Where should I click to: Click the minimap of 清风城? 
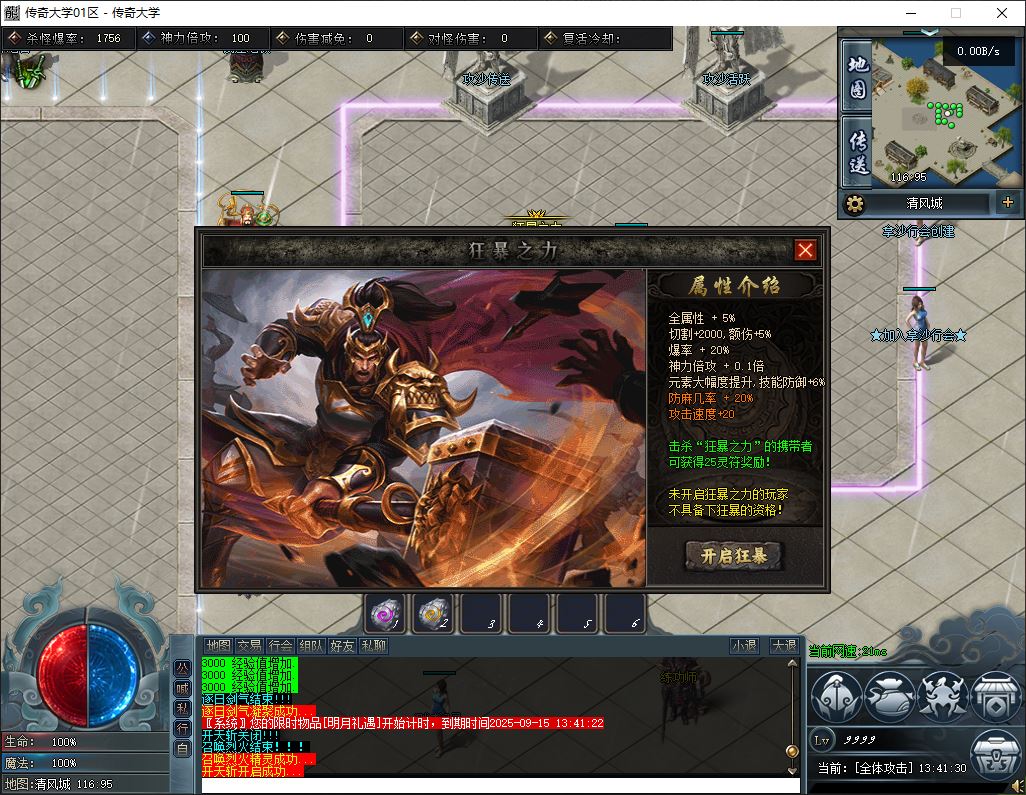pyautogui.click(x=945, y=110)
